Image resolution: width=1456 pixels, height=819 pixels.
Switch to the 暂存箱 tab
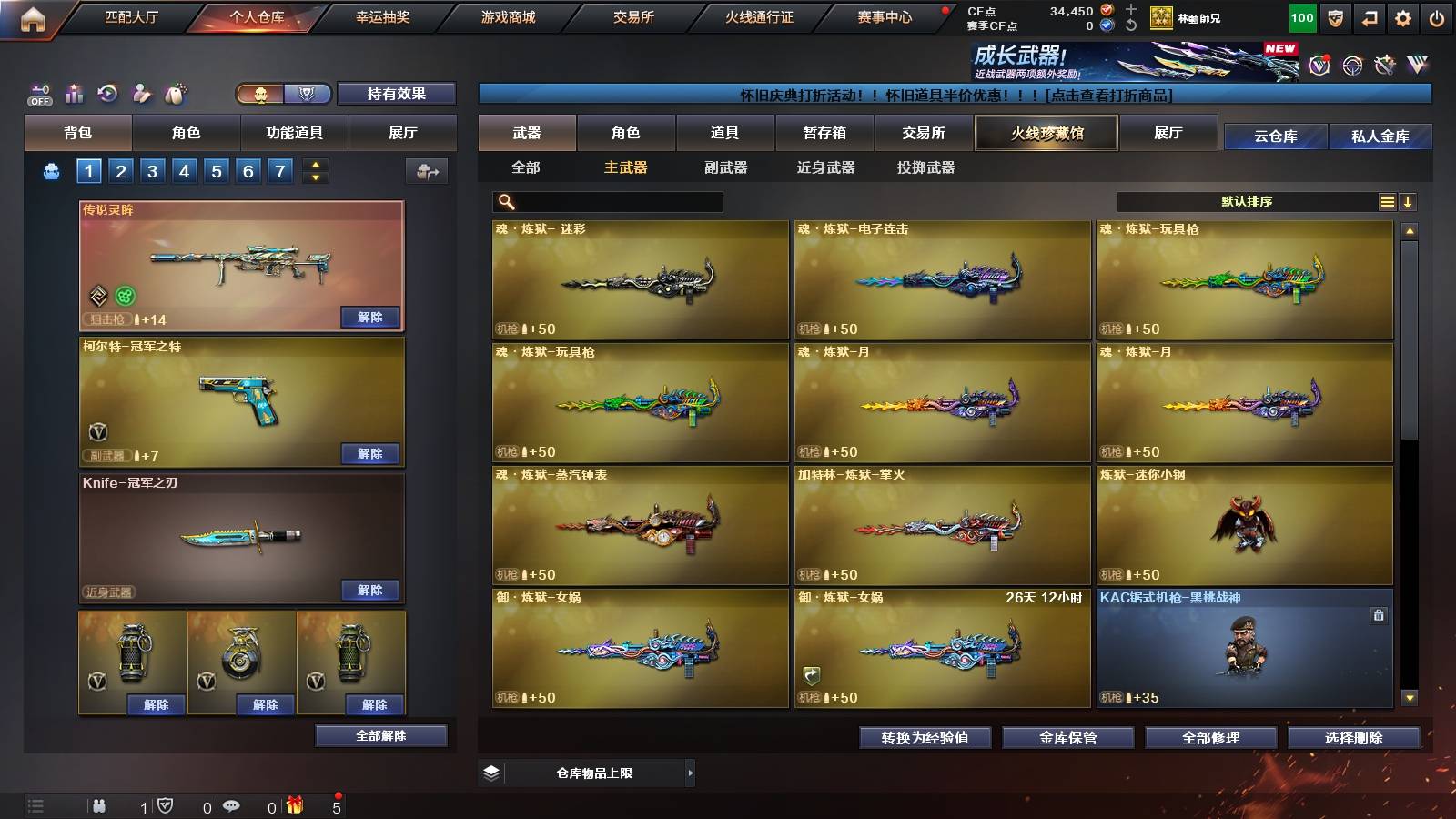tap(824, 133)
